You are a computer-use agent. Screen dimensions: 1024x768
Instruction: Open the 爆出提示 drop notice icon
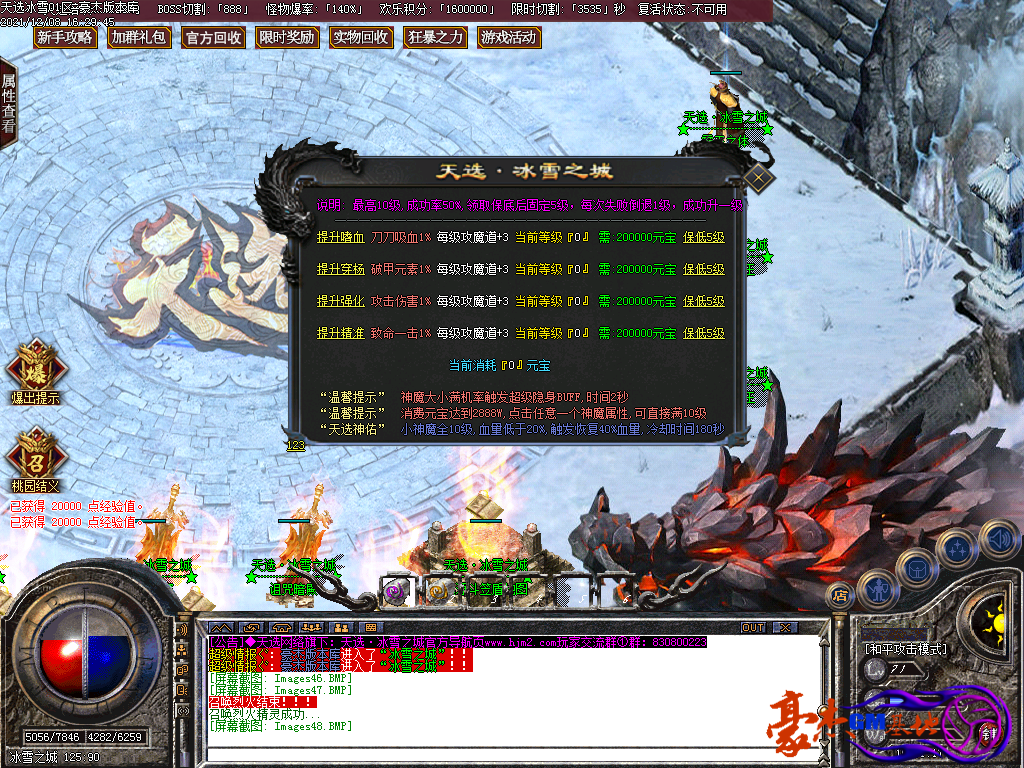coord(36,368)
